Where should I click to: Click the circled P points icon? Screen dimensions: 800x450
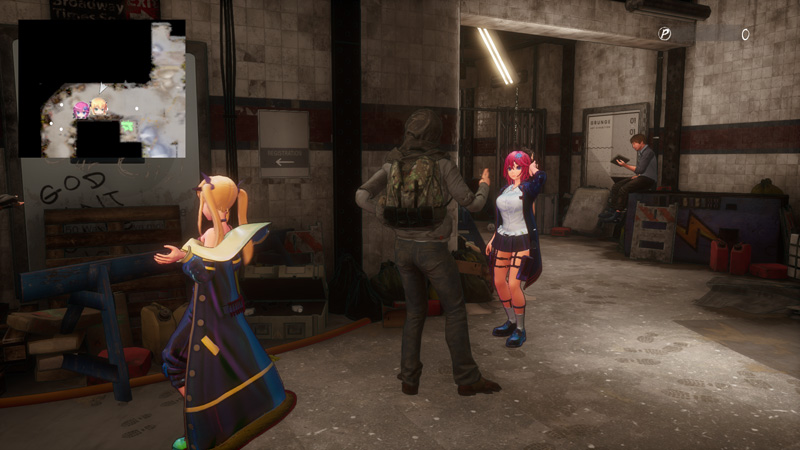pos(665,34)
